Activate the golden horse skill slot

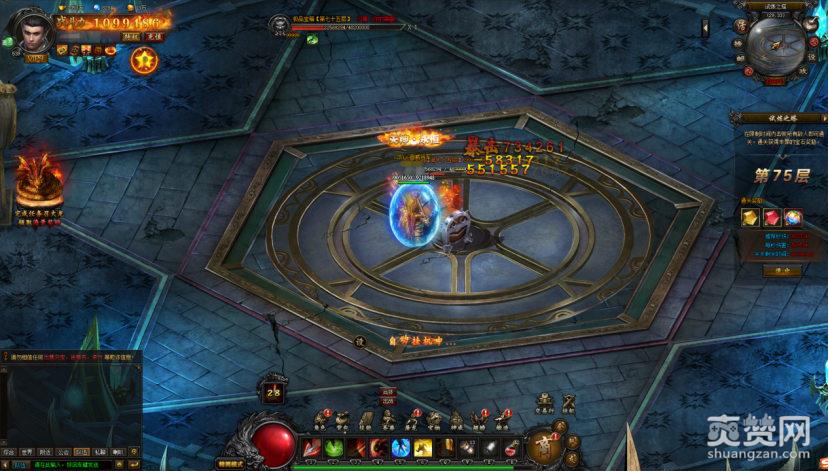423,448
